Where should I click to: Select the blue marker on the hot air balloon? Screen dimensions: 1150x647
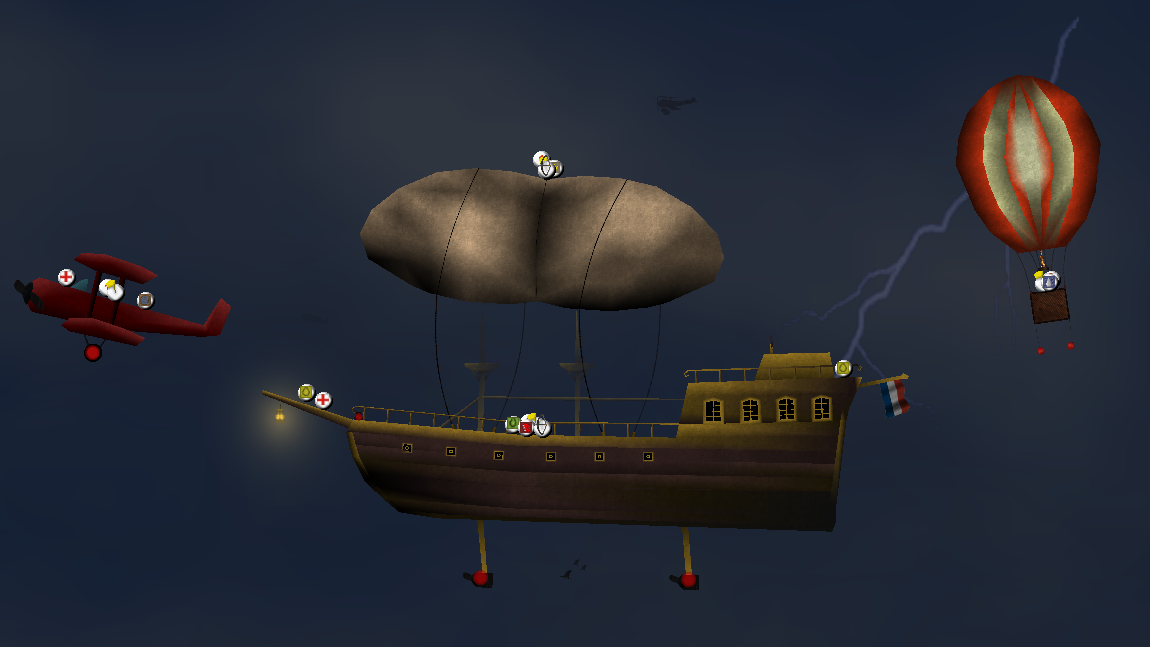tap(1049, 282)
